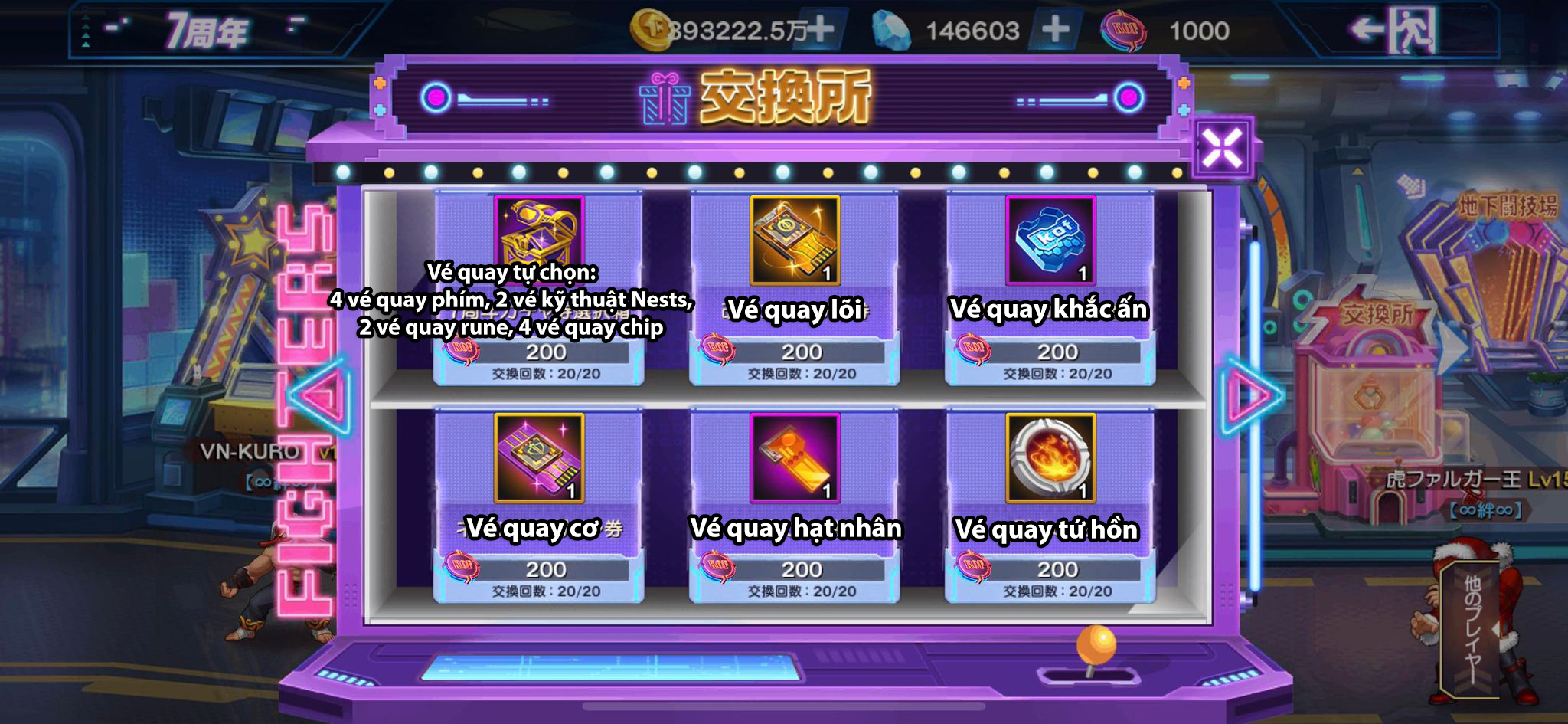Add more gold coins with plus button
This screenshot has width=1568, height=724.
coord(821,30)
